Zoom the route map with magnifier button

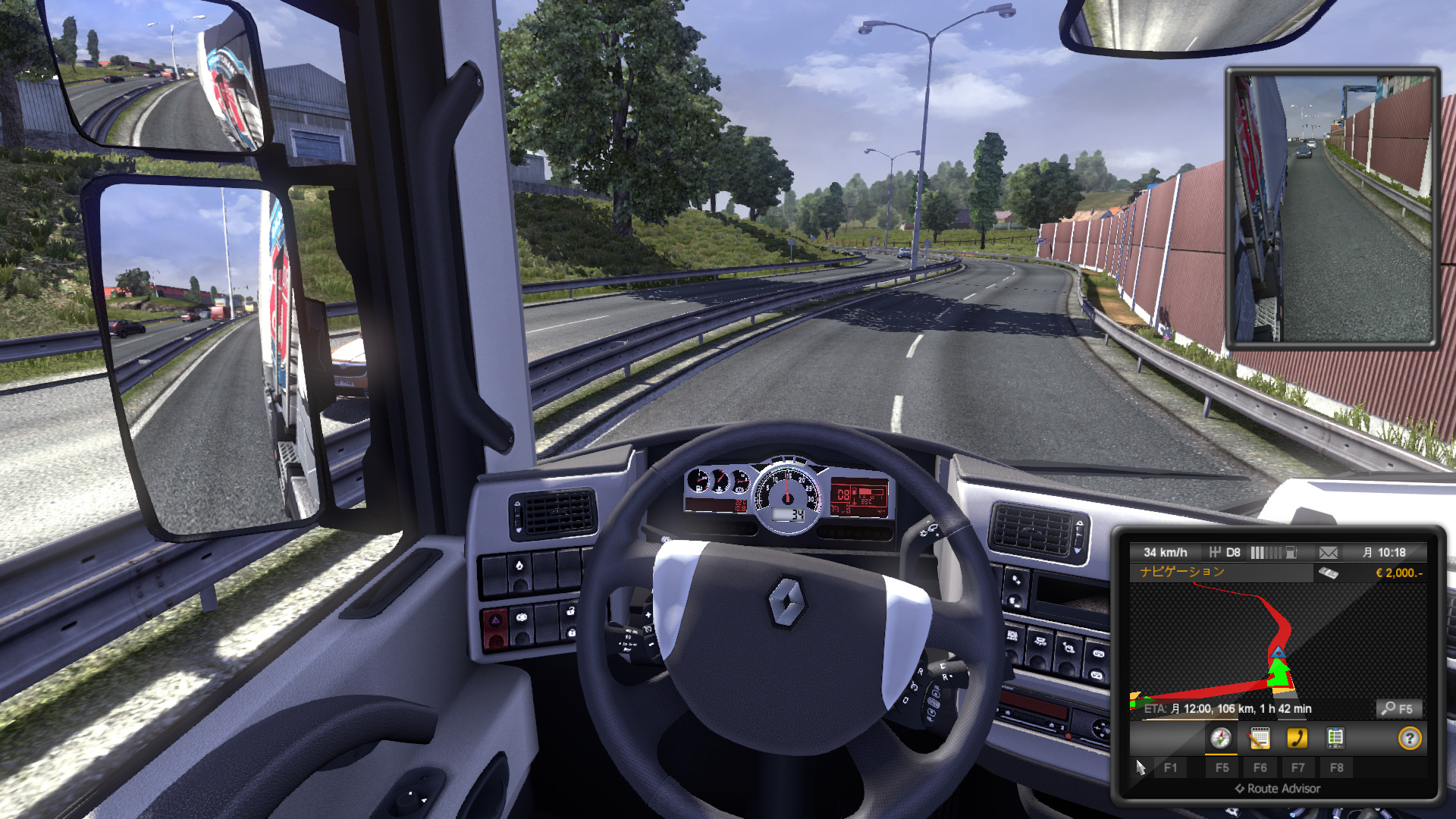click(1398, 708)
